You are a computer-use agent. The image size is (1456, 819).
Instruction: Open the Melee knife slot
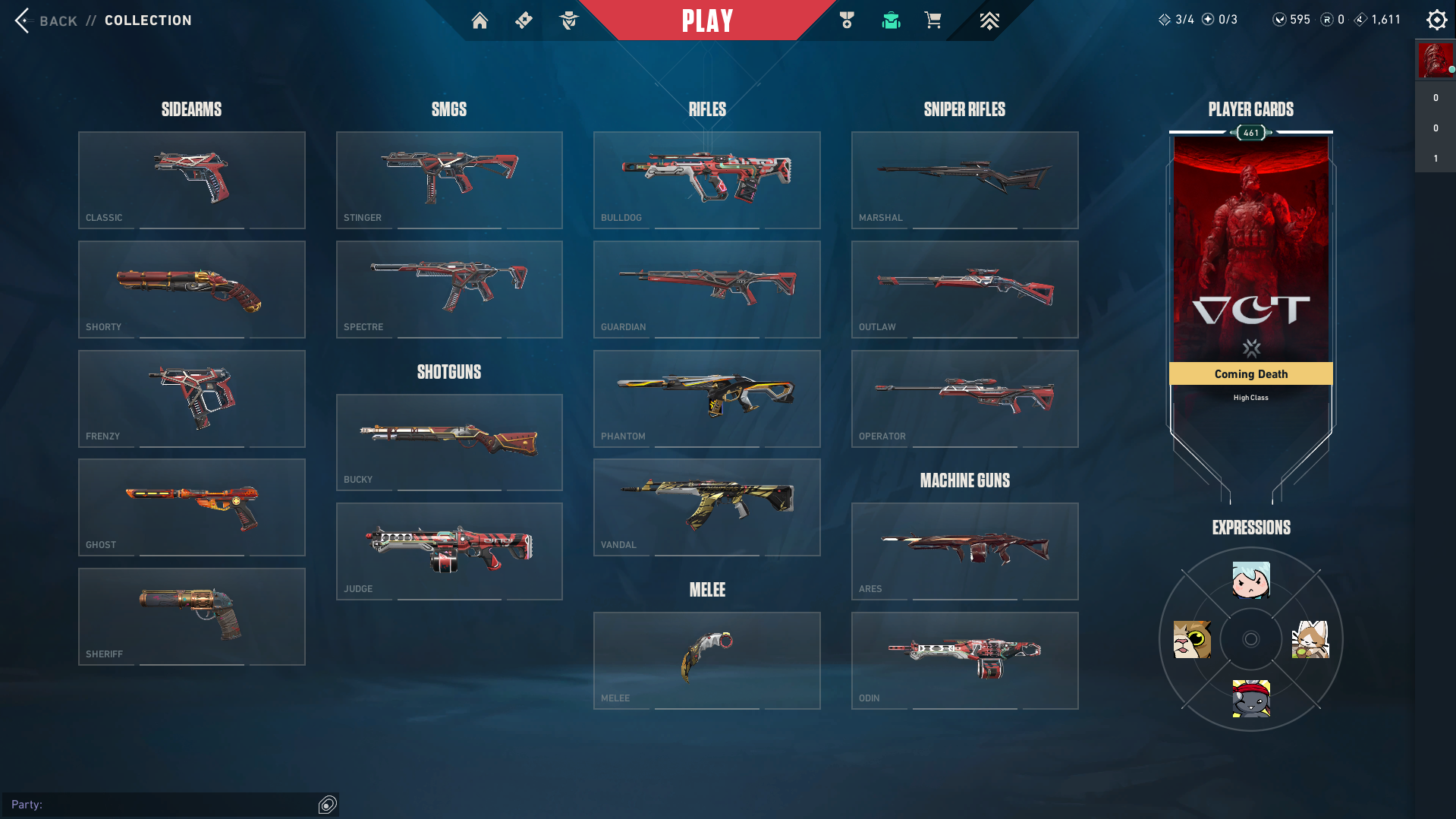[x=706, y=660]
